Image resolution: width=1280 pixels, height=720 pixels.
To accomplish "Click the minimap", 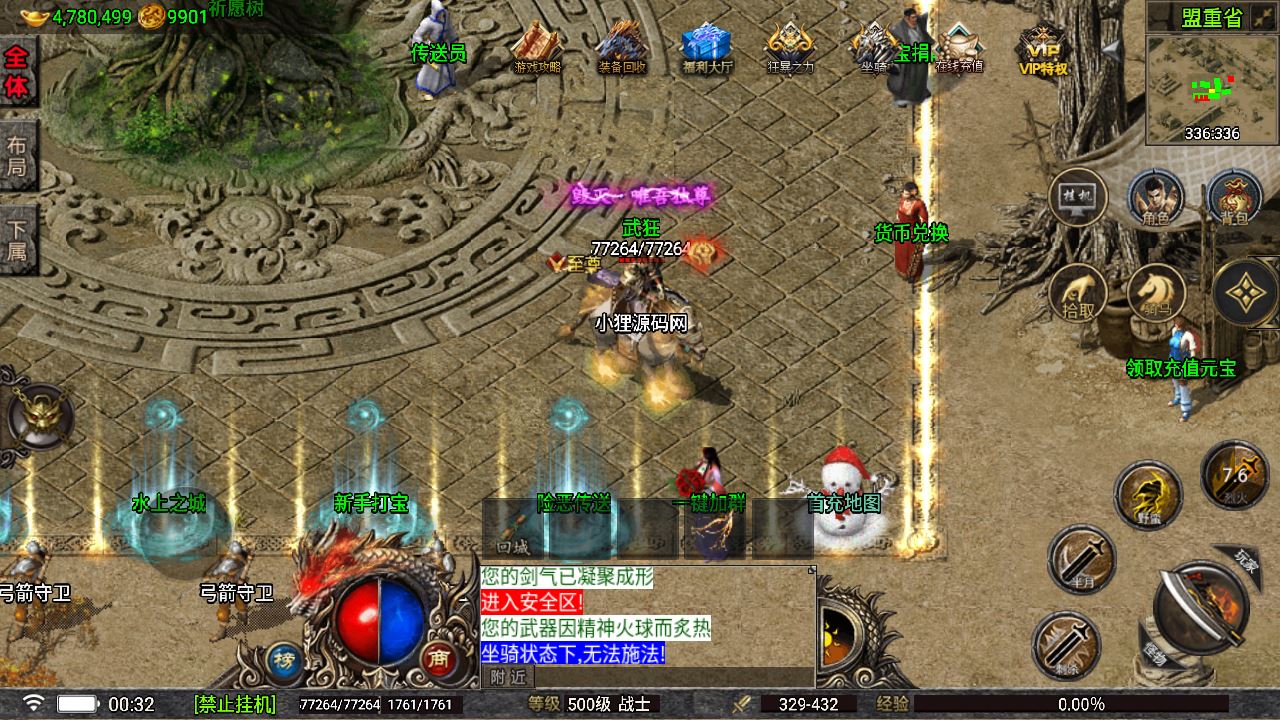I will point(1211,89).
